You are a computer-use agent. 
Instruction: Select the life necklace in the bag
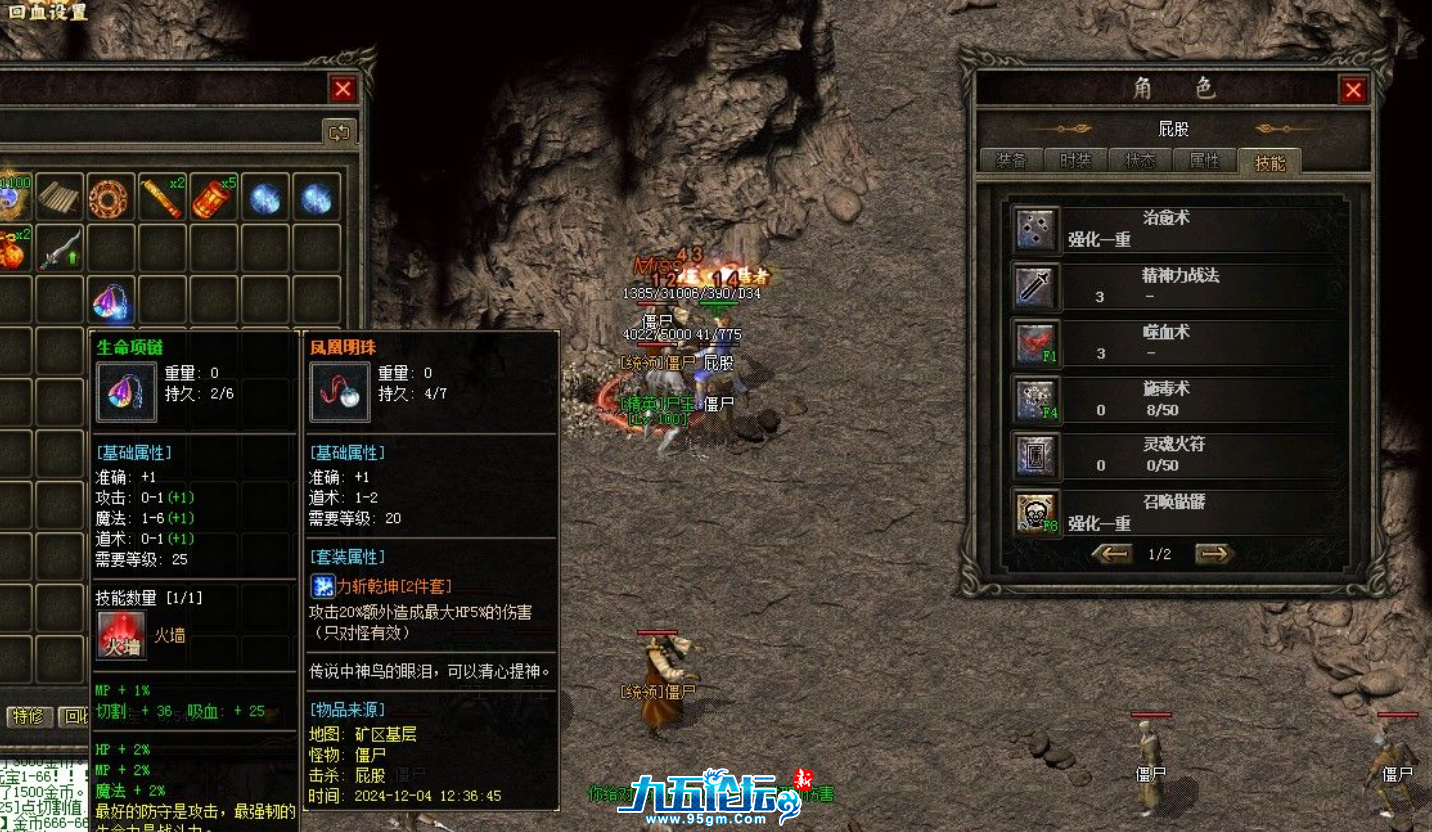(x=110, y=300)
